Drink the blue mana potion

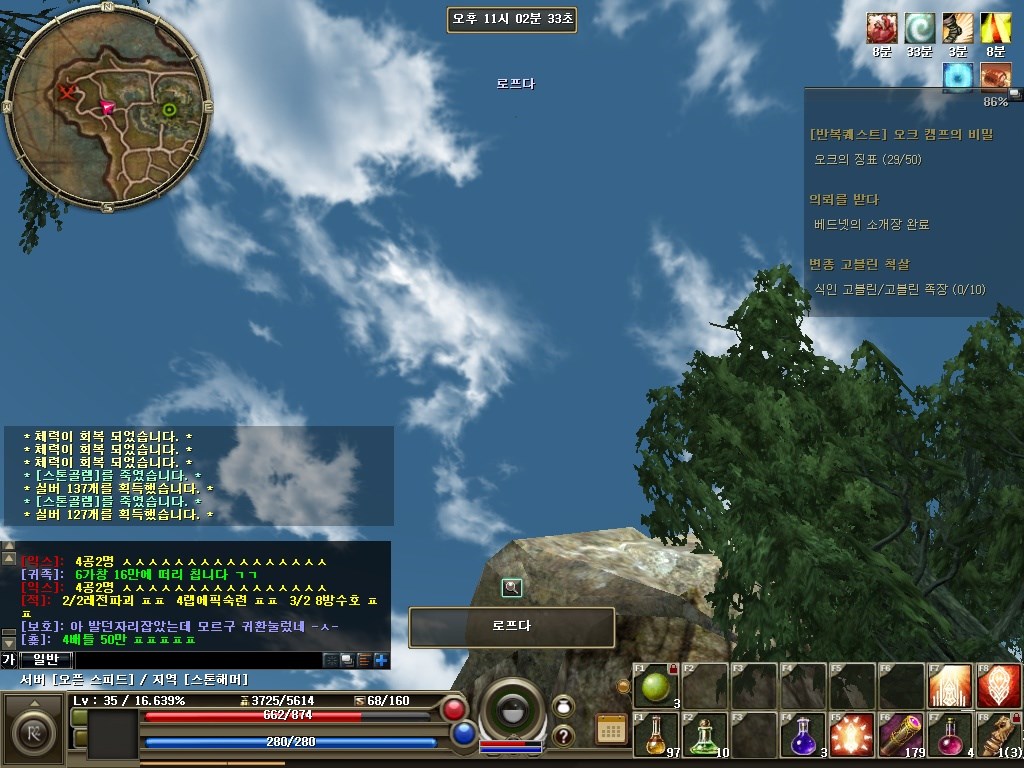tap(803, 735)
